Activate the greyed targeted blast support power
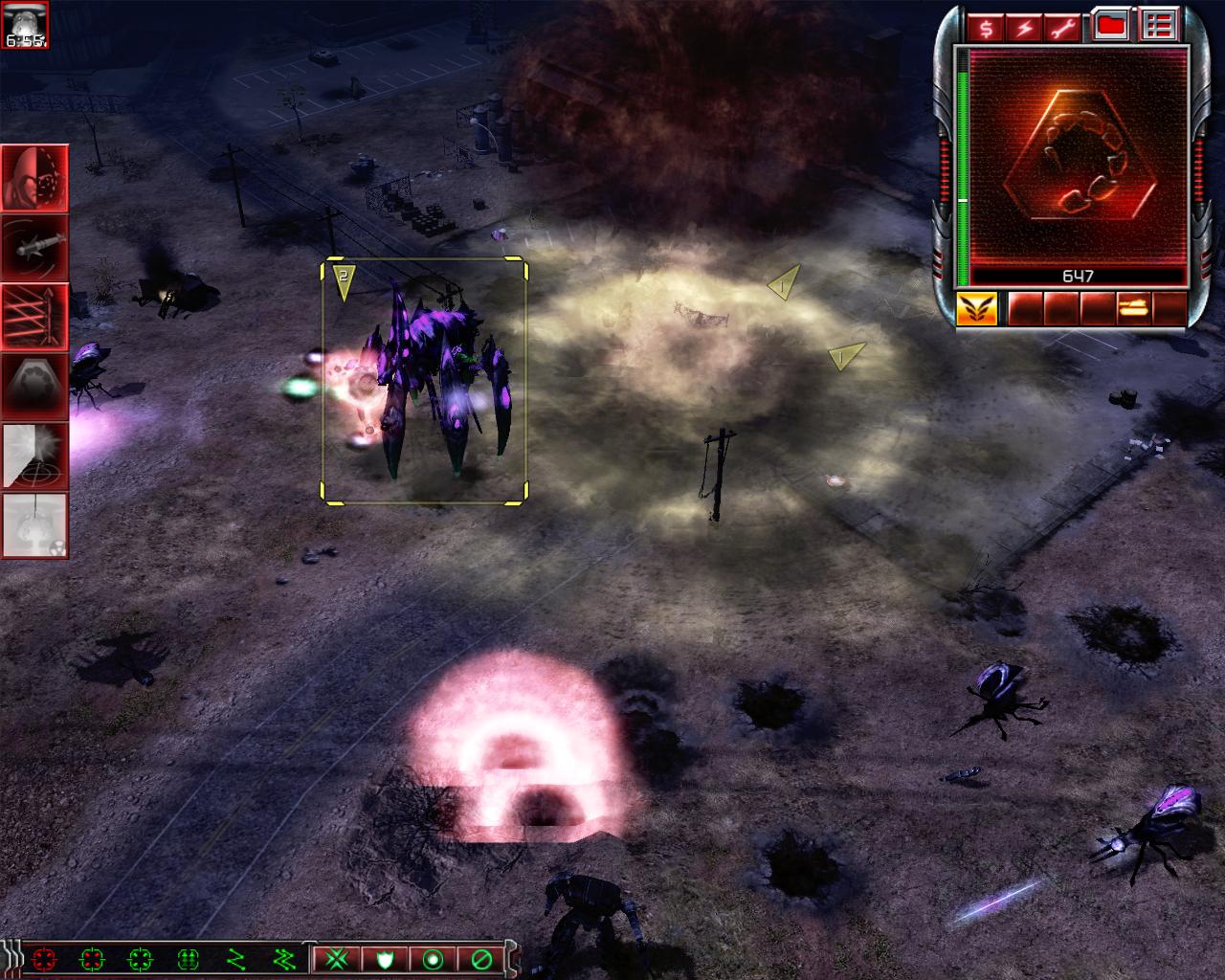Image resolution: width=1225 pixels, height=980 pixels. (x=34, y=455)
